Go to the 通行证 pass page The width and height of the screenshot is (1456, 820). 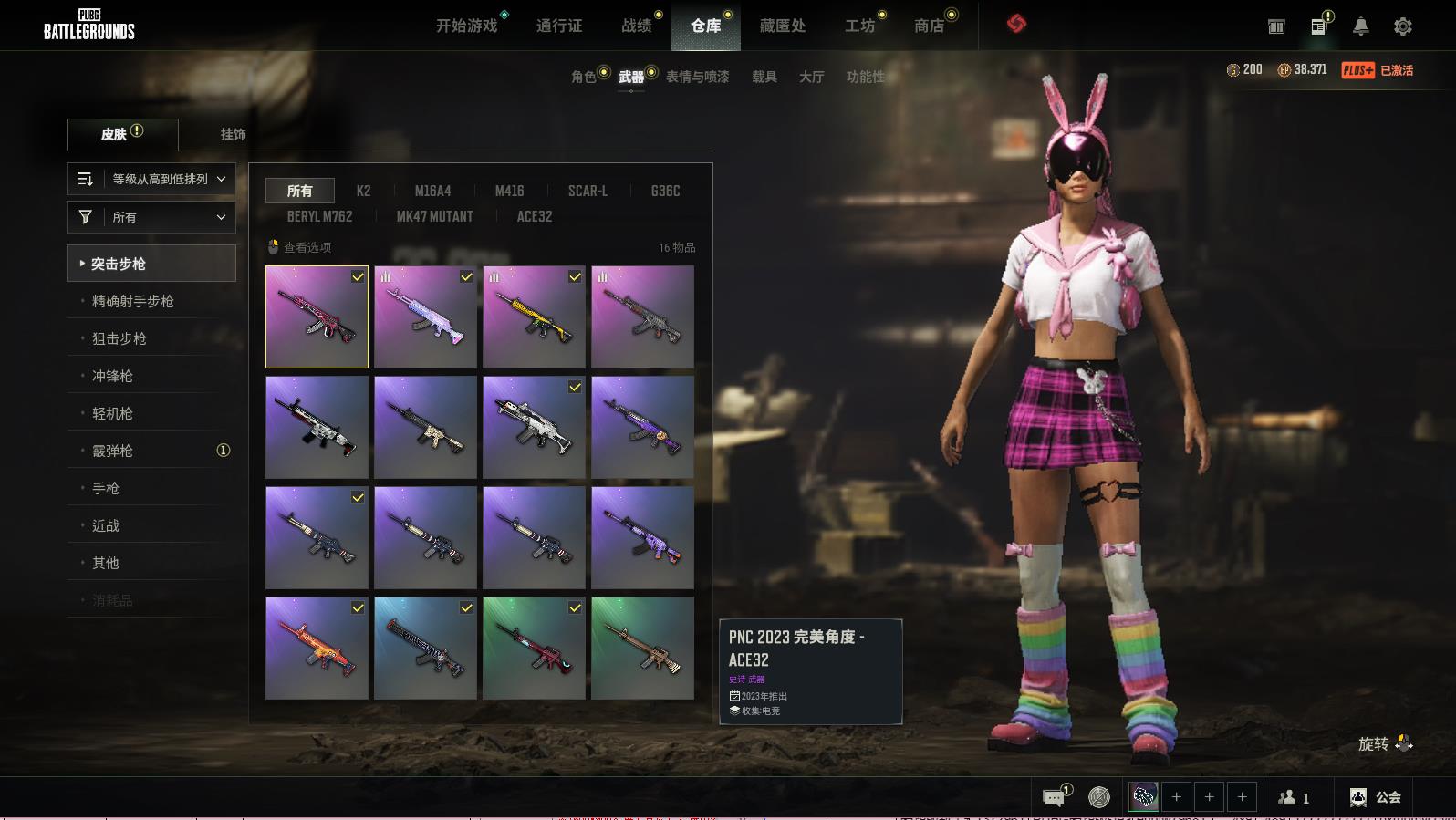(558, 26)
